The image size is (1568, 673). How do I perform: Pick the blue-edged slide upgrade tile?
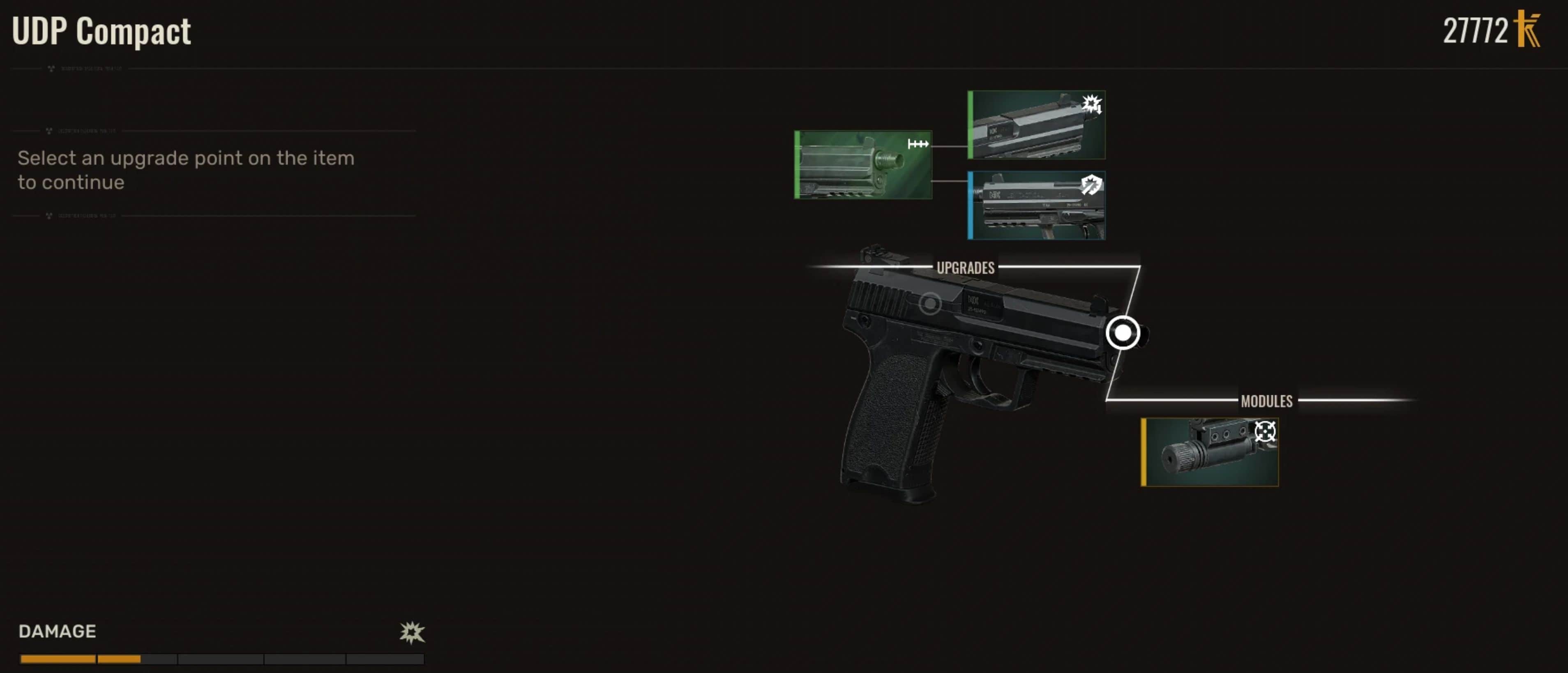[1037, 205]
